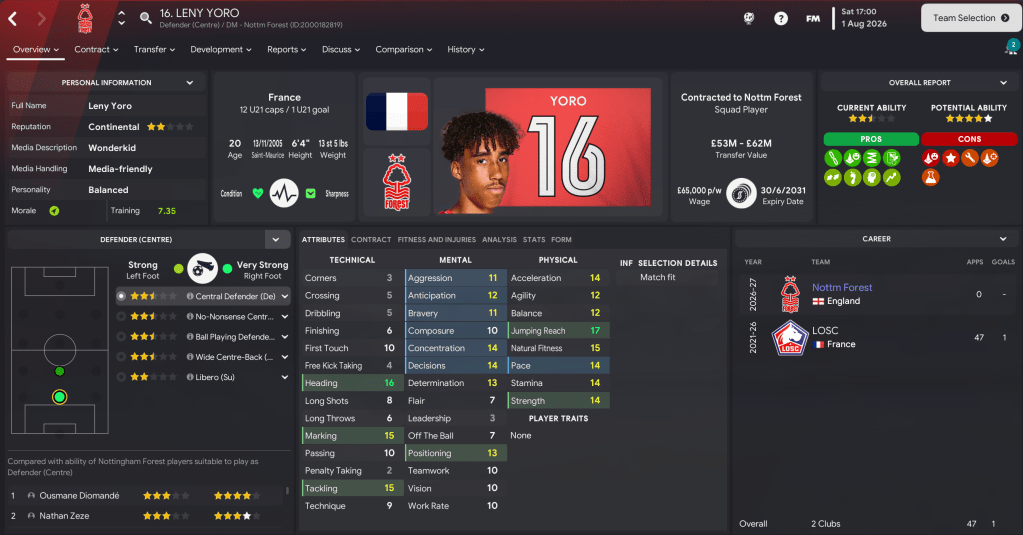
Task: Switch to the Analysis tab
Action: 499,240
